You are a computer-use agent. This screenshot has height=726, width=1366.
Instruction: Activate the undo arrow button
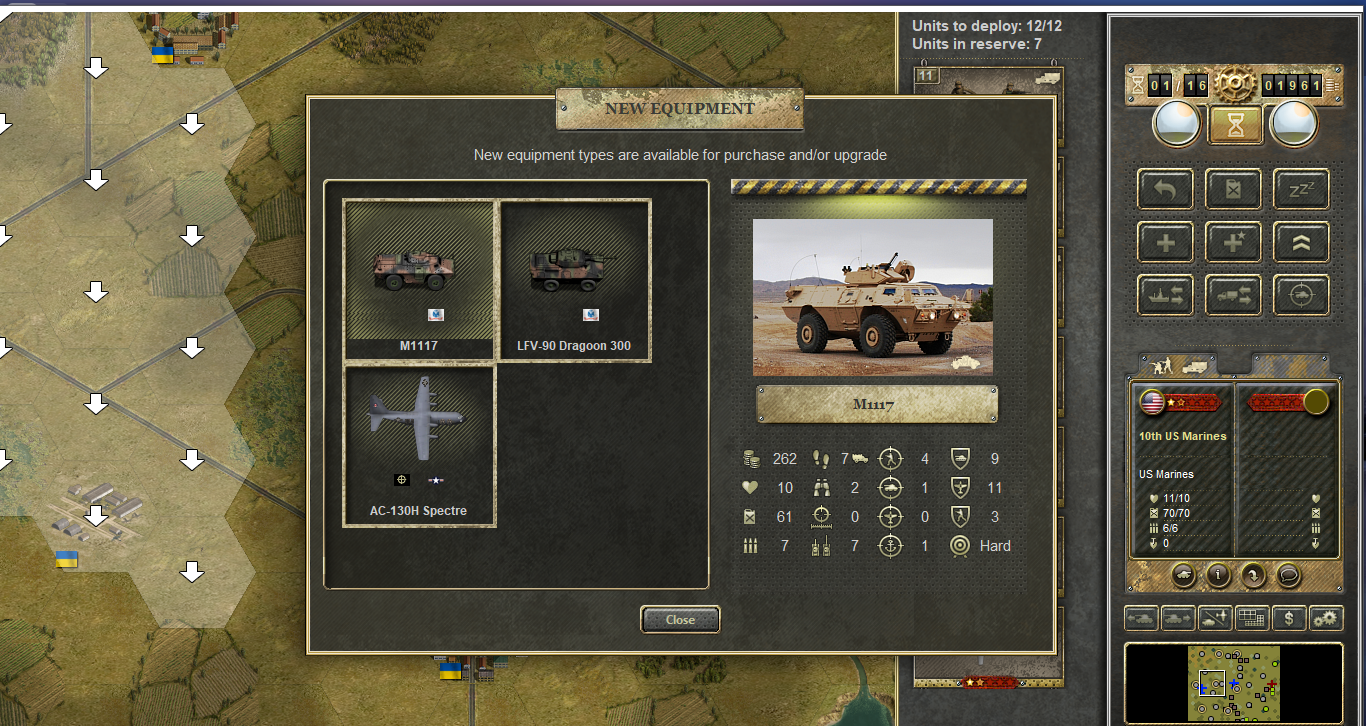(1166, 189)
